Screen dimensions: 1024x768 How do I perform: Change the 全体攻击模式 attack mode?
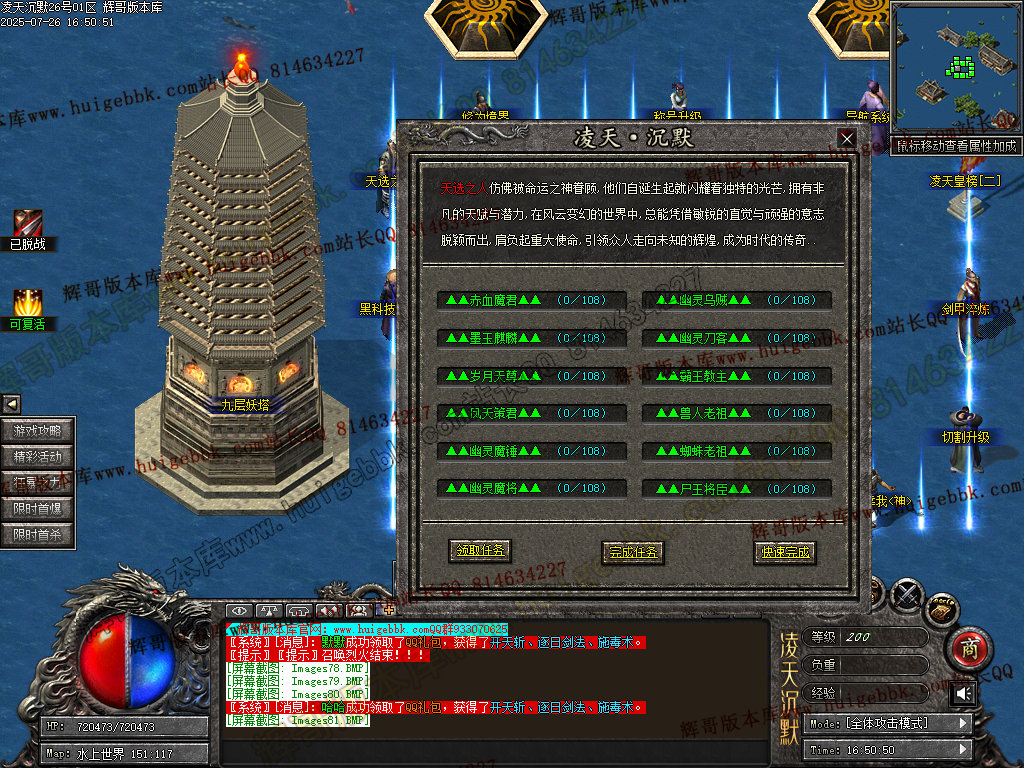point(889,723)
